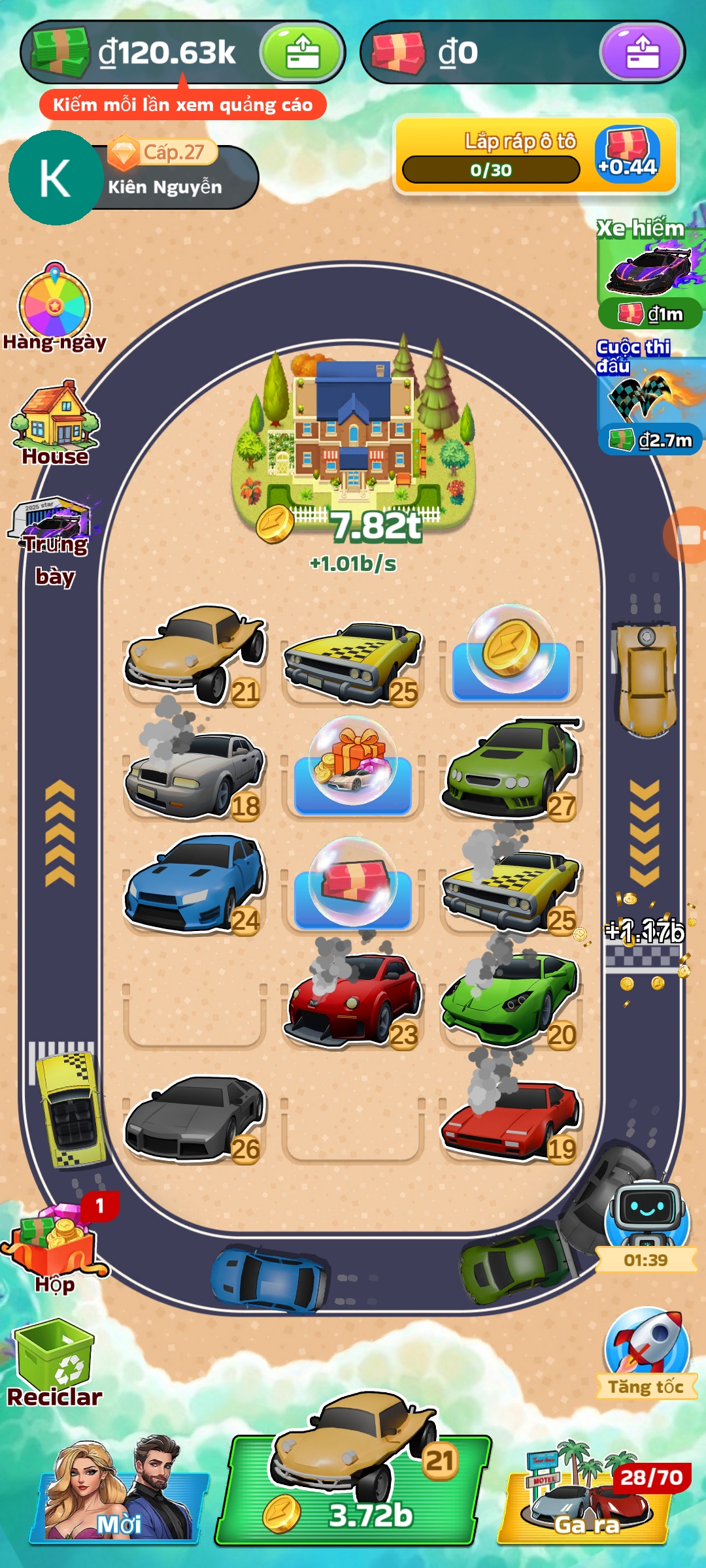The image size is (706, 1568).
Task: Pop the gold coin bubble tile
Action: point(511,650)
